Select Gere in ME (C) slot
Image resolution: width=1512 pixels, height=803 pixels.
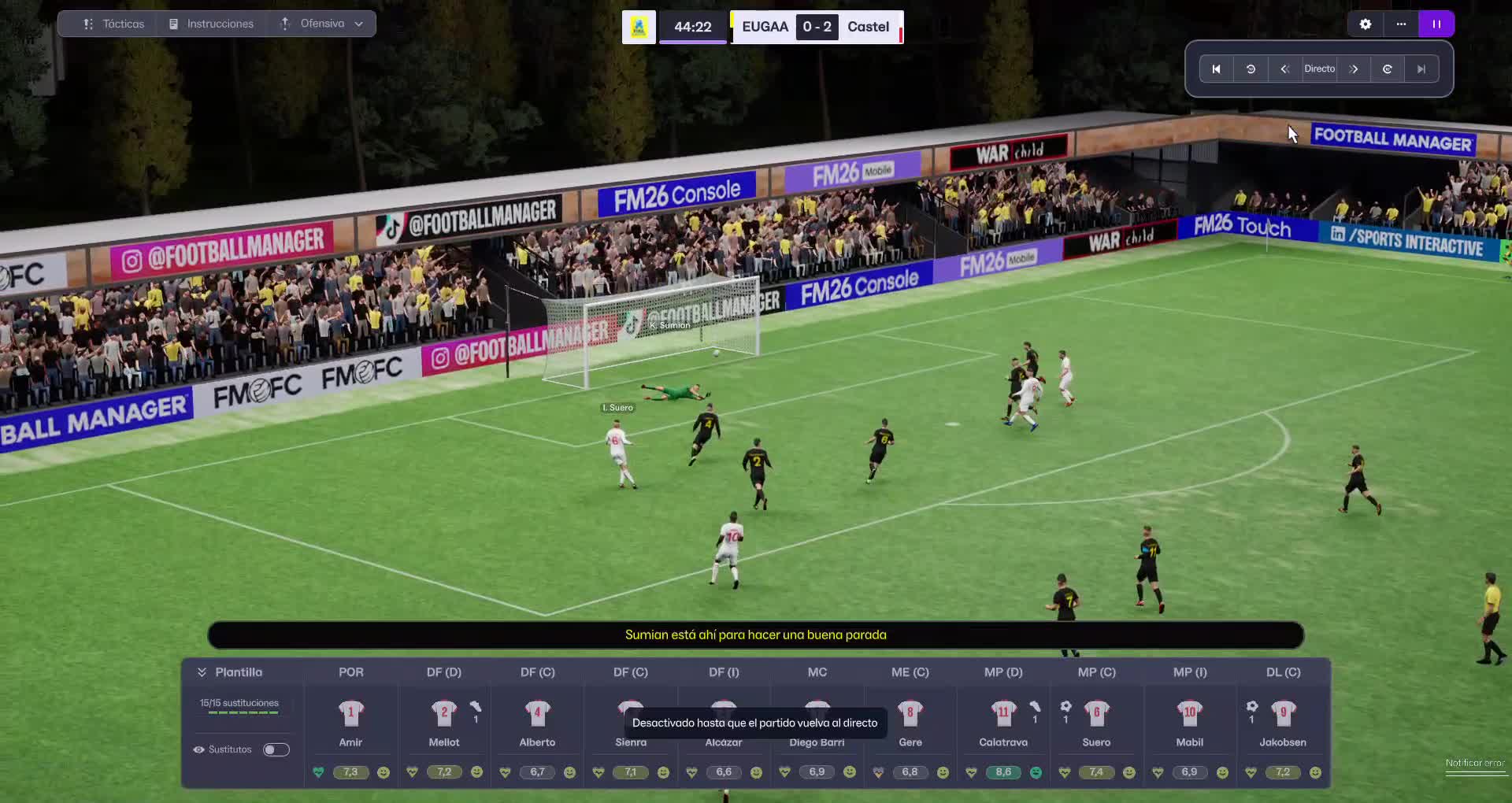click(x=910, y=713)
